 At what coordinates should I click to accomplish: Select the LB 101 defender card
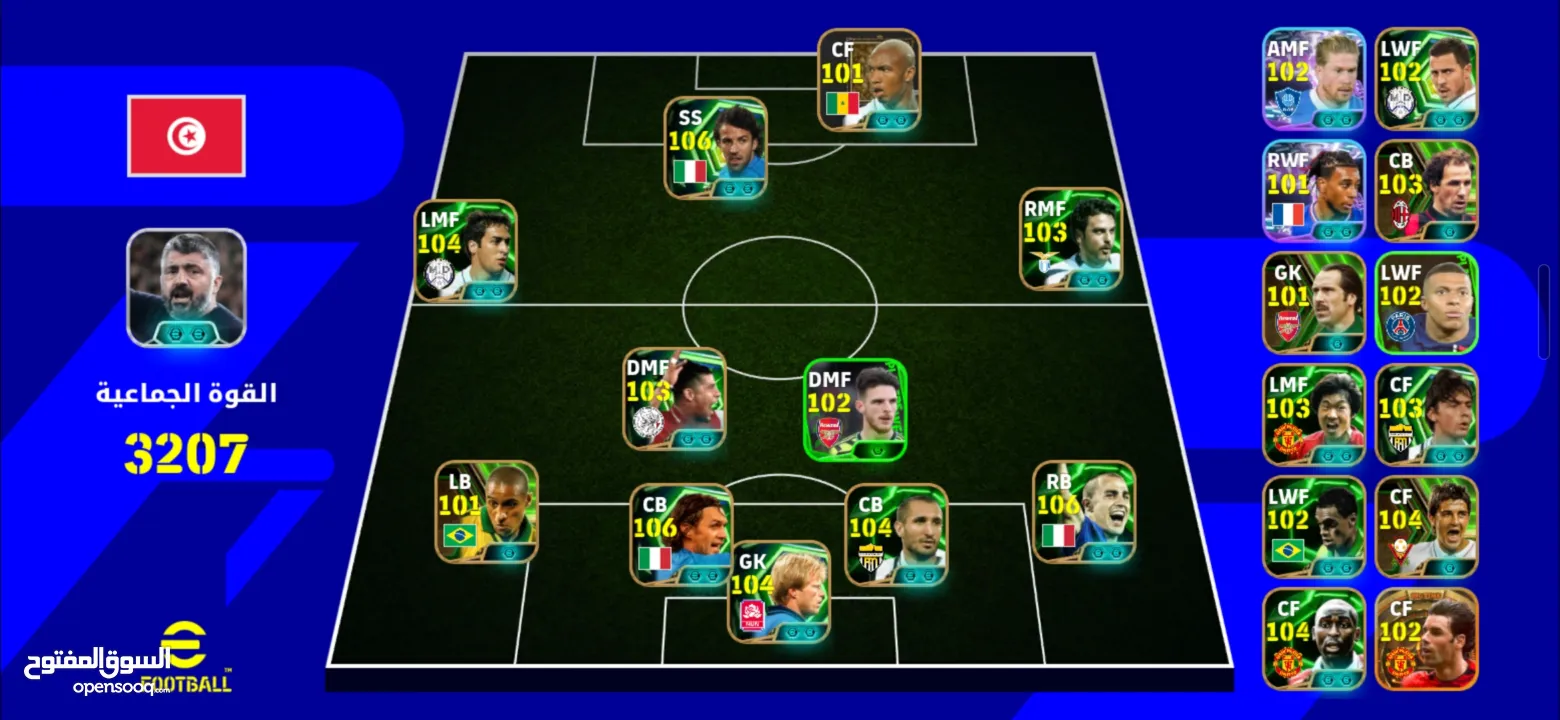[x=487, y=511]
